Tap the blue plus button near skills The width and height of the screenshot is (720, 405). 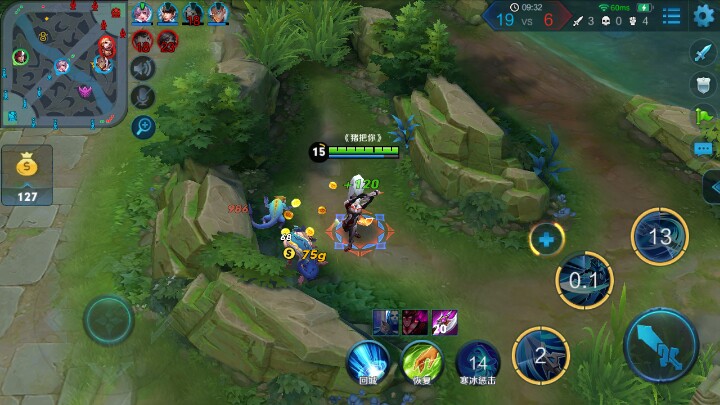point(546,239)
